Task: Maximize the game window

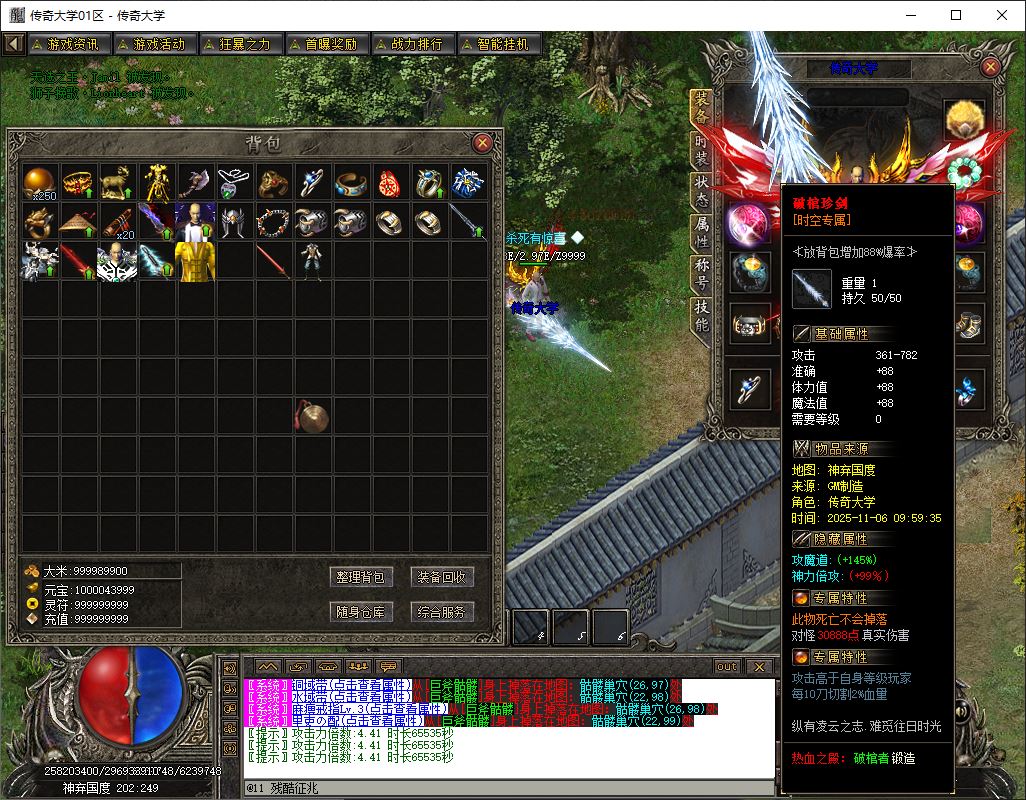Action: (956, 15)
